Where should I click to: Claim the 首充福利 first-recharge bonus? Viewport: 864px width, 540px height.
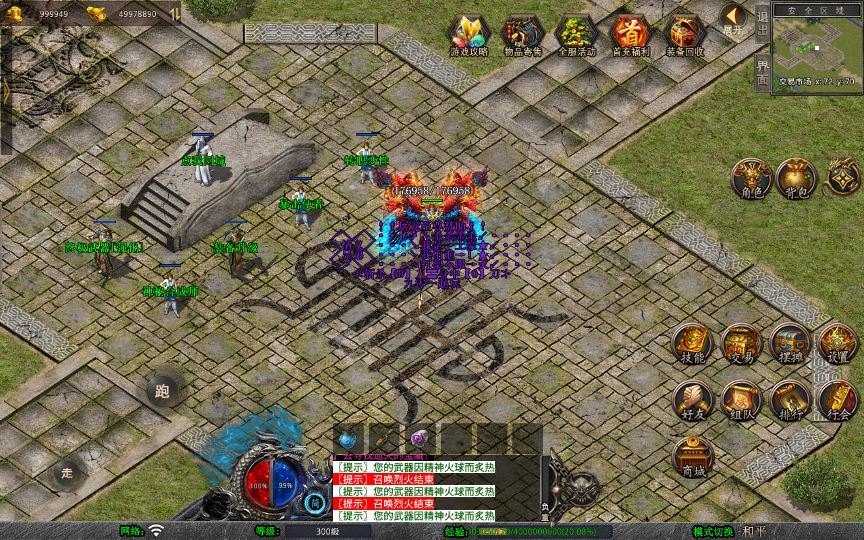pos(630,34)
